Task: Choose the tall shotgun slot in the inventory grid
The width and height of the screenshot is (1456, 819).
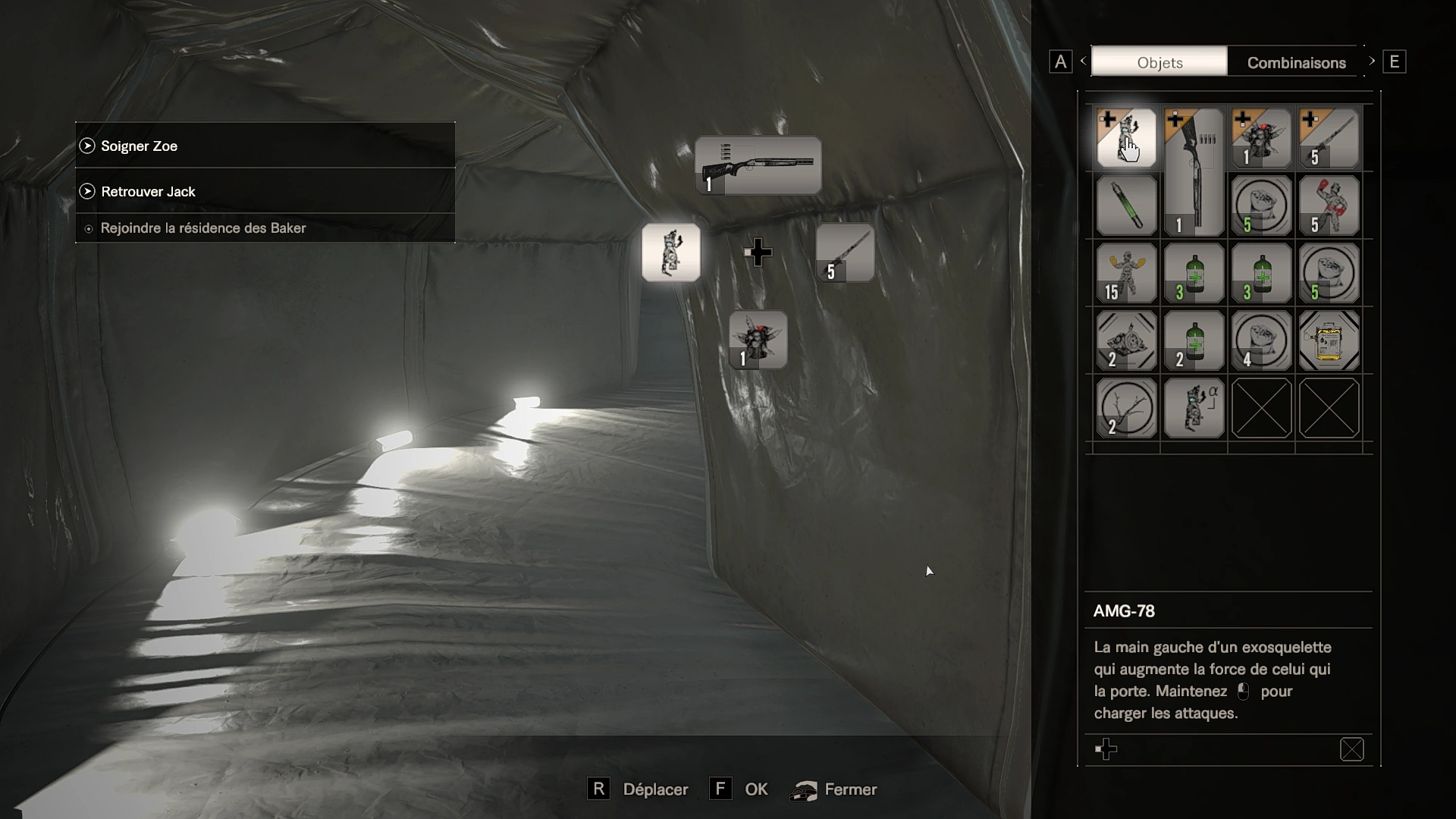Action: tap(1194, 172)
